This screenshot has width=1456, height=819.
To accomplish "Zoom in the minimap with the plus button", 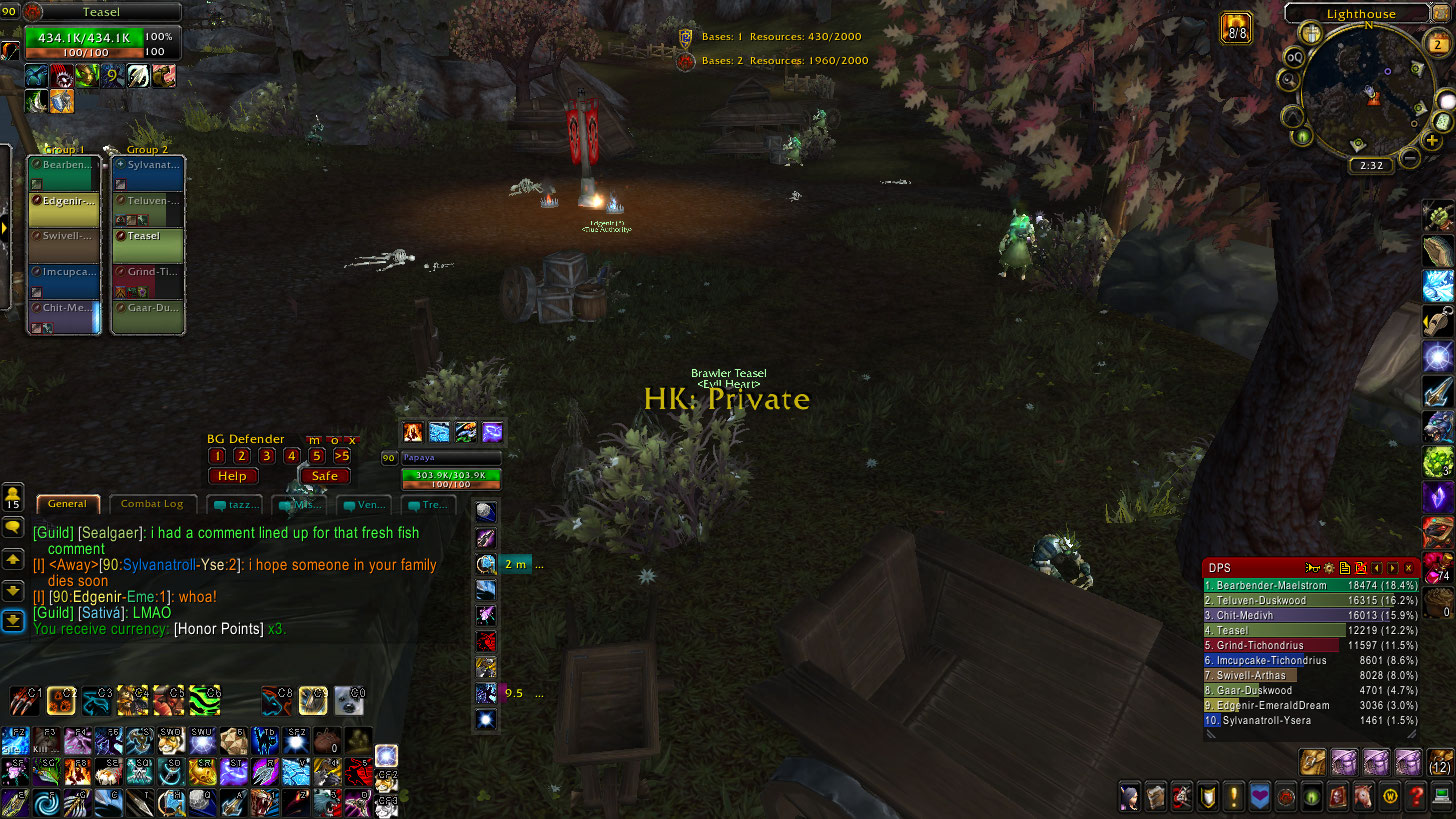I will click(x=1433, y=141).
